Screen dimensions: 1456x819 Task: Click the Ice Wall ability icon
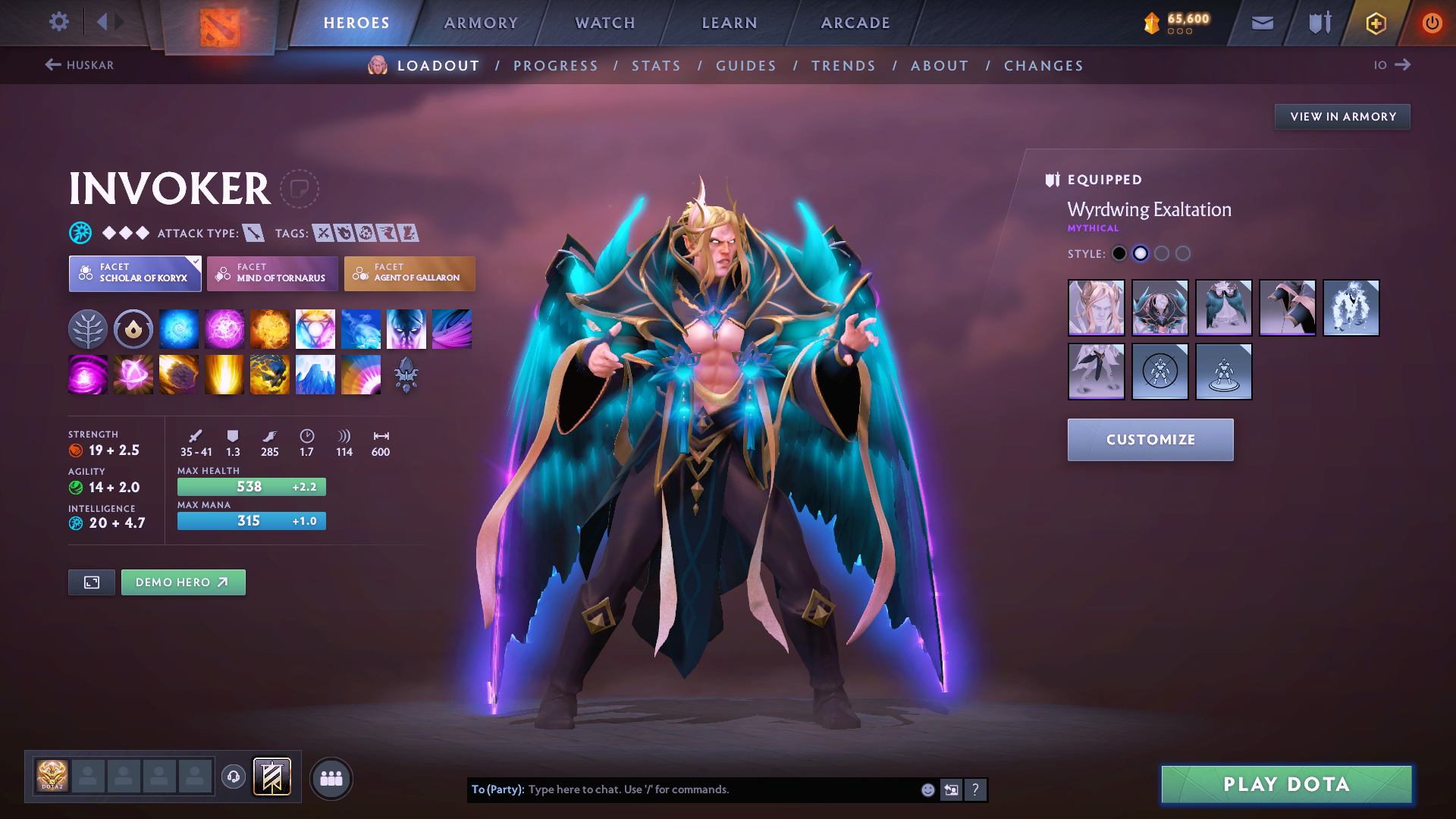tap(315, 374)
